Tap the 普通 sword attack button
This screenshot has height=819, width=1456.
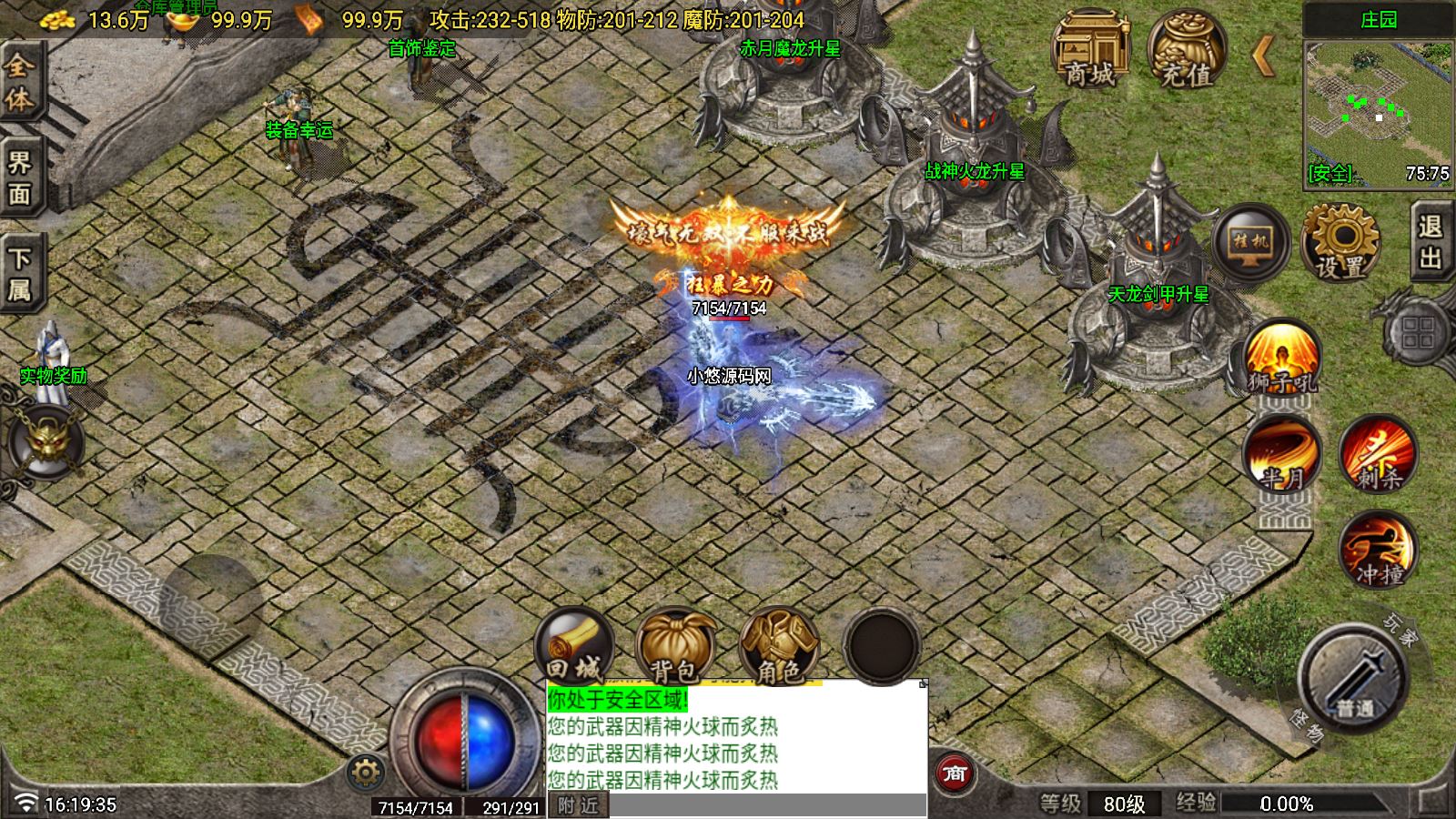pos(1354,680)
